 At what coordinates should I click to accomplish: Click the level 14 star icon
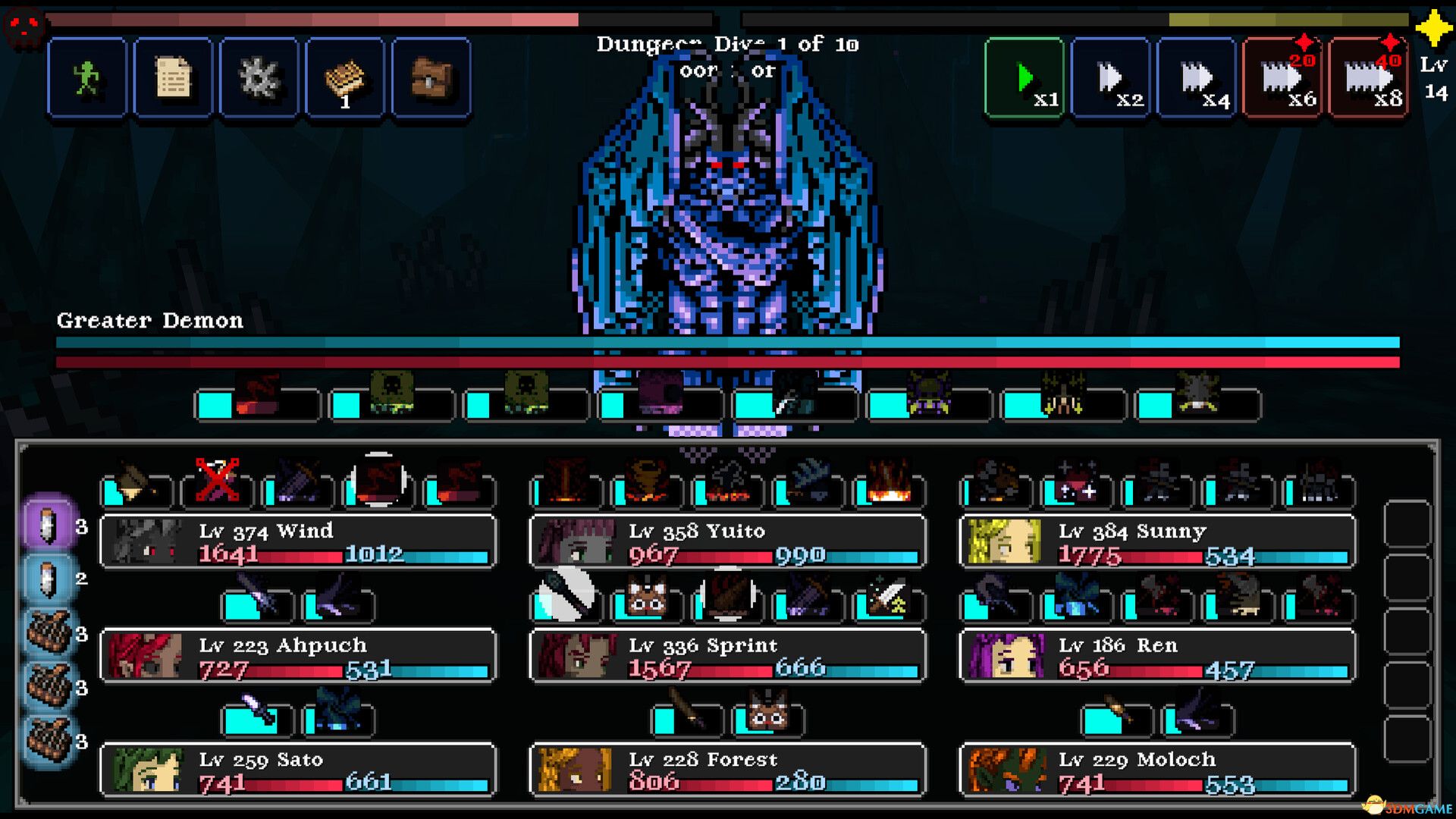[1432, 30]
